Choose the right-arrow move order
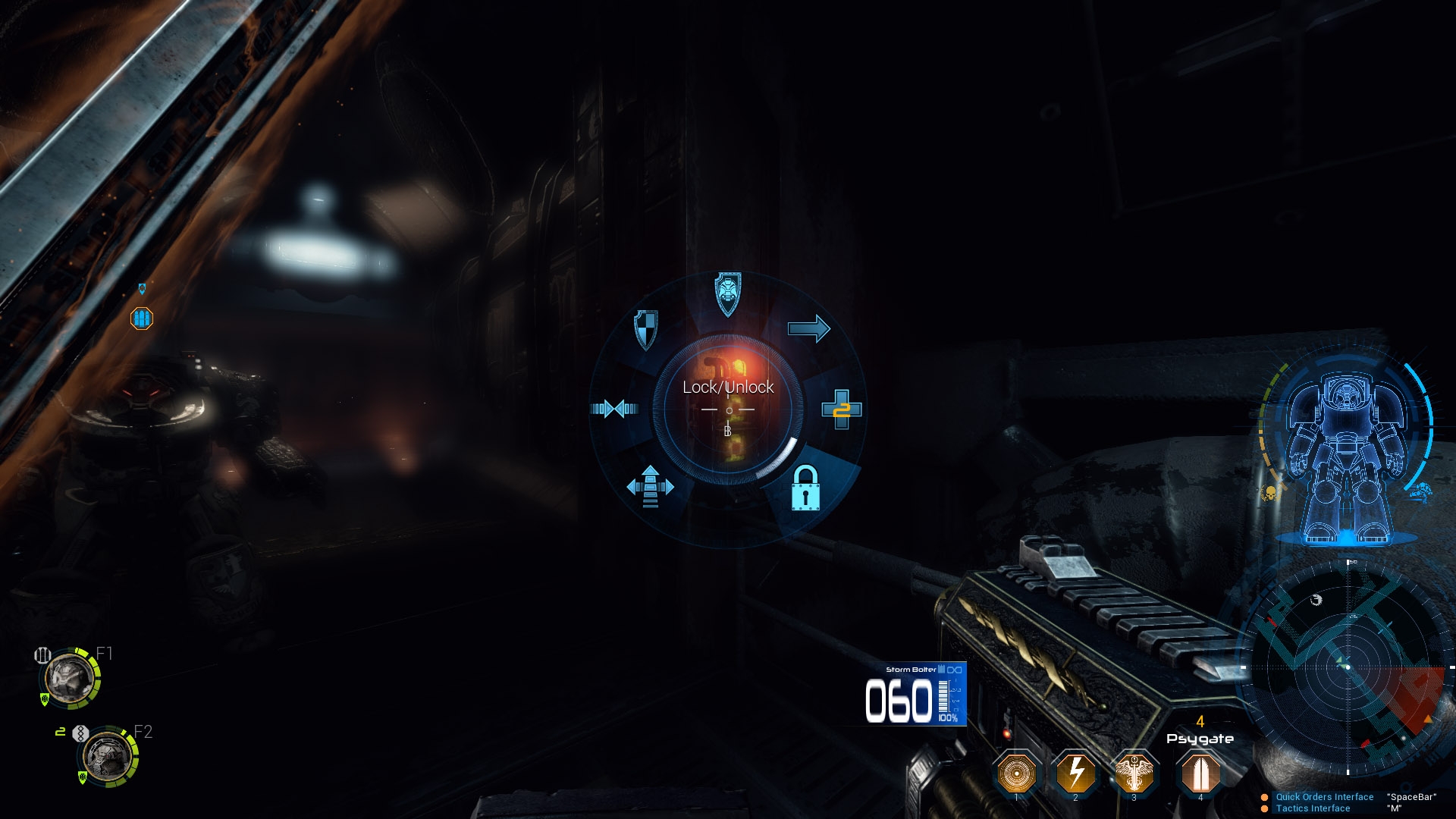The image size is (1456, 819). 809,328
